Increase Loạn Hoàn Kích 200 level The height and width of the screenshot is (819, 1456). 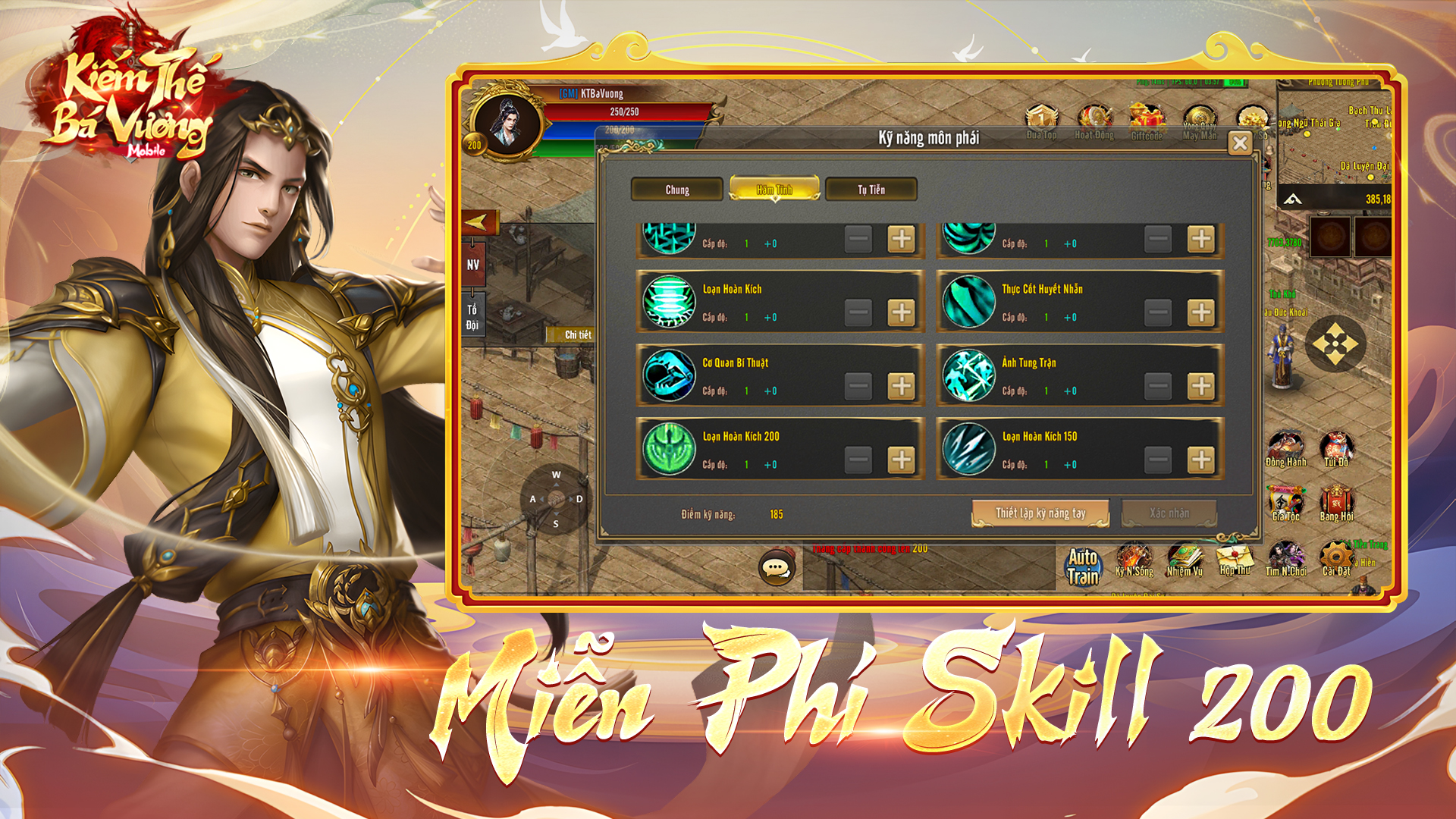click(x=901, y=460)
